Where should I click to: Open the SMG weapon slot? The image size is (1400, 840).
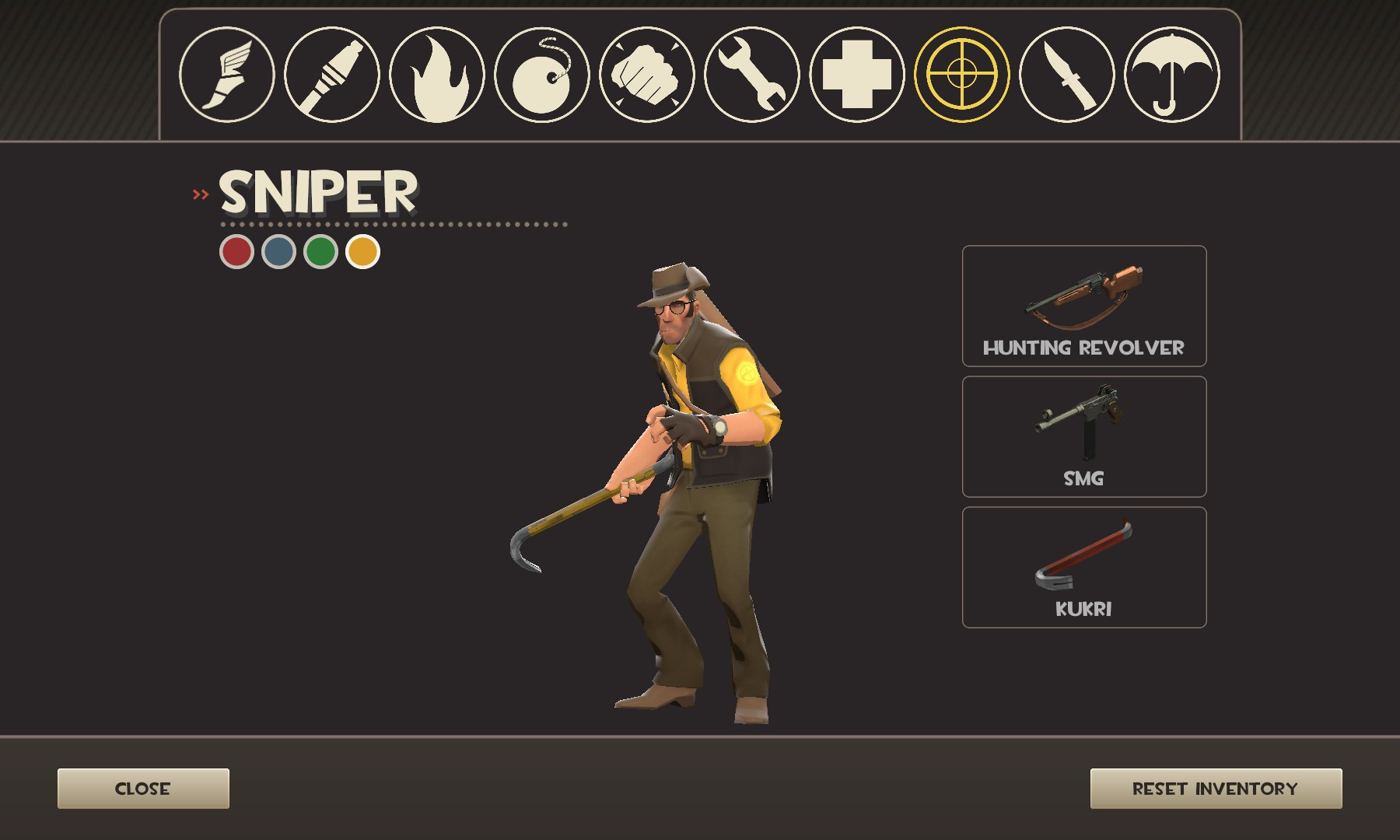point(1083,436)
